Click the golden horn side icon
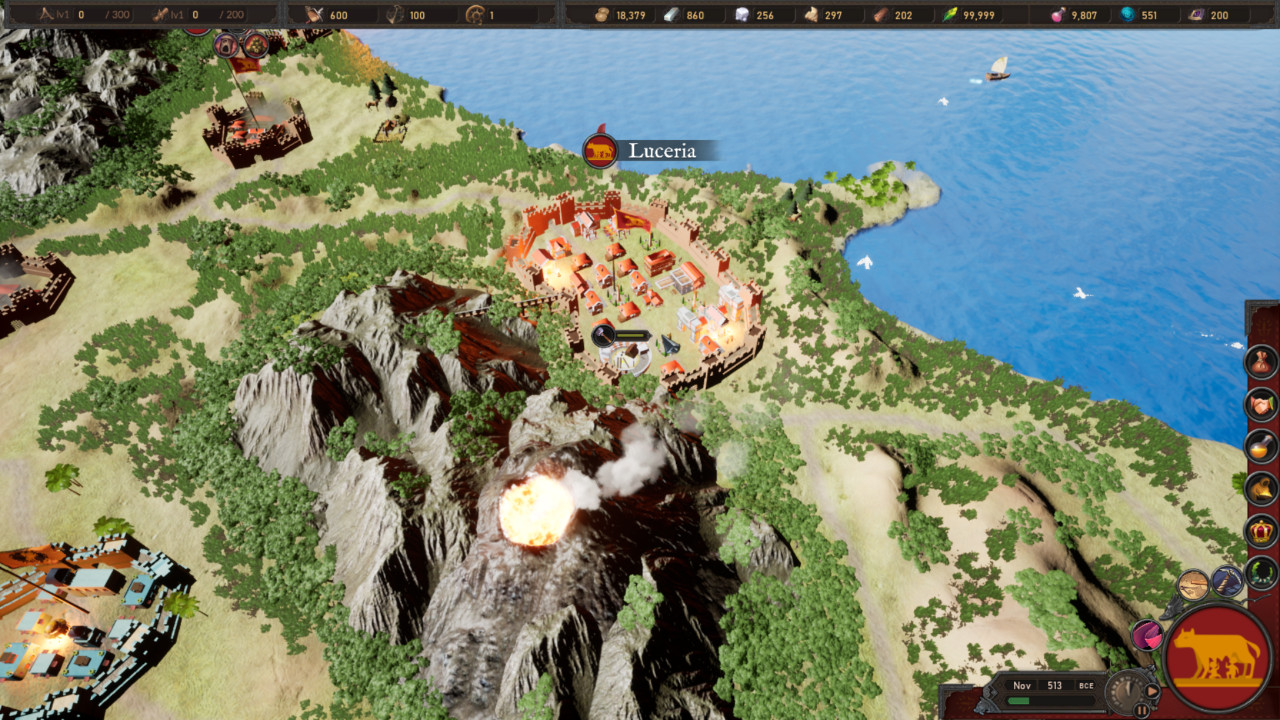The image size is (1280, 720). [x=1261, y=488]
